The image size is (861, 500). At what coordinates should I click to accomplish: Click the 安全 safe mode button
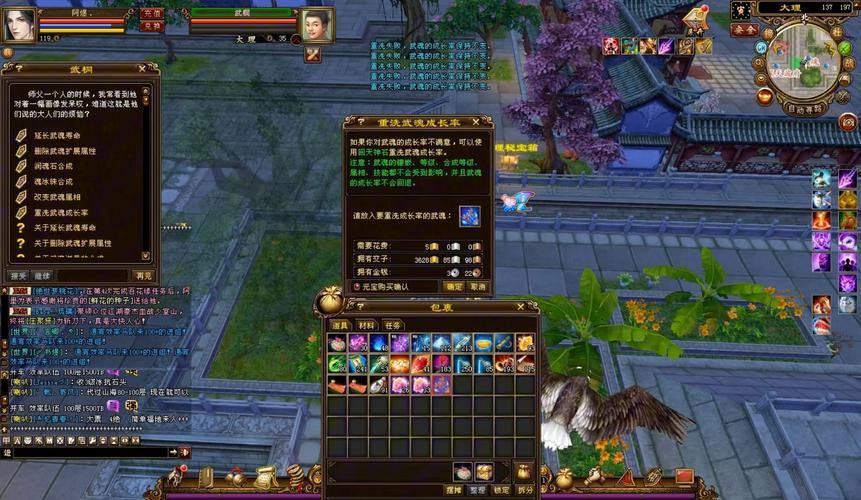pyautogui.click(x=744, y=30)
